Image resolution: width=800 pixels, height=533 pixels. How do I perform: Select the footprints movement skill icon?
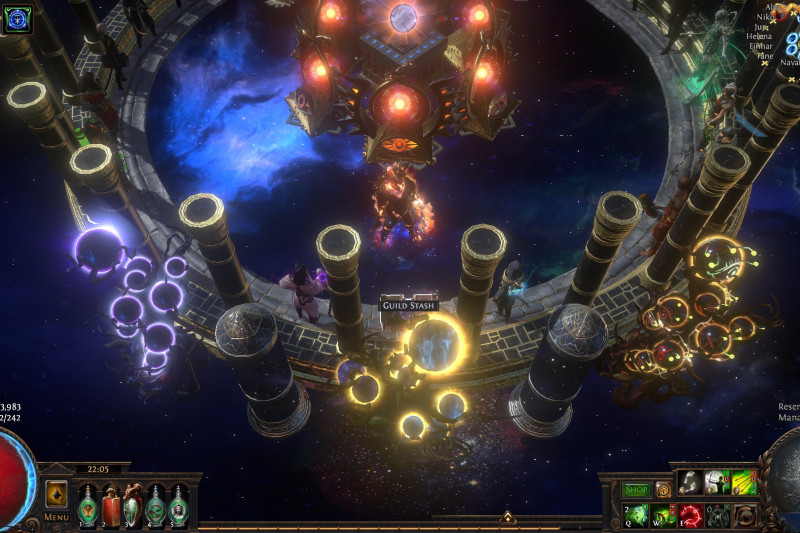point(691,483)
